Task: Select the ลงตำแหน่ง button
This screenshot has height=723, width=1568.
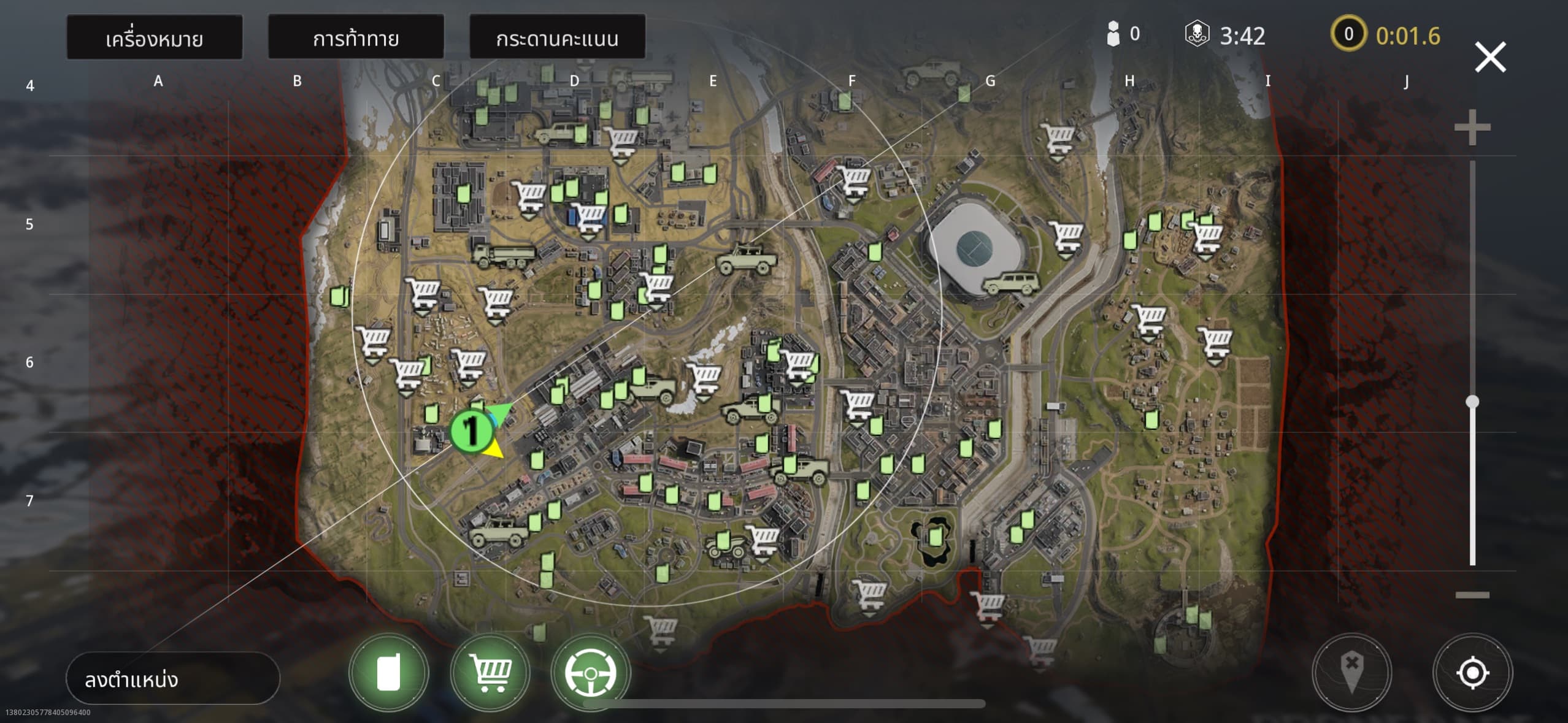Action: pos(172,678)
